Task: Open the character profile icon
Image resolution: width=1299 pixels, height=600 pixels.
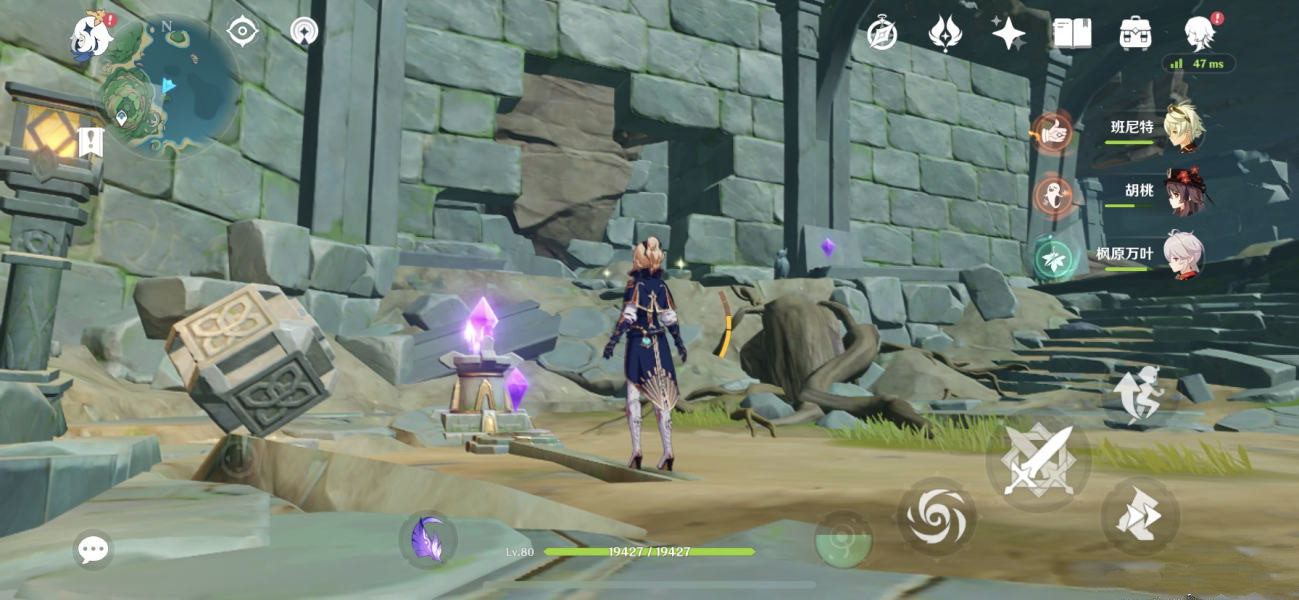Action: tap(1198, 34)
